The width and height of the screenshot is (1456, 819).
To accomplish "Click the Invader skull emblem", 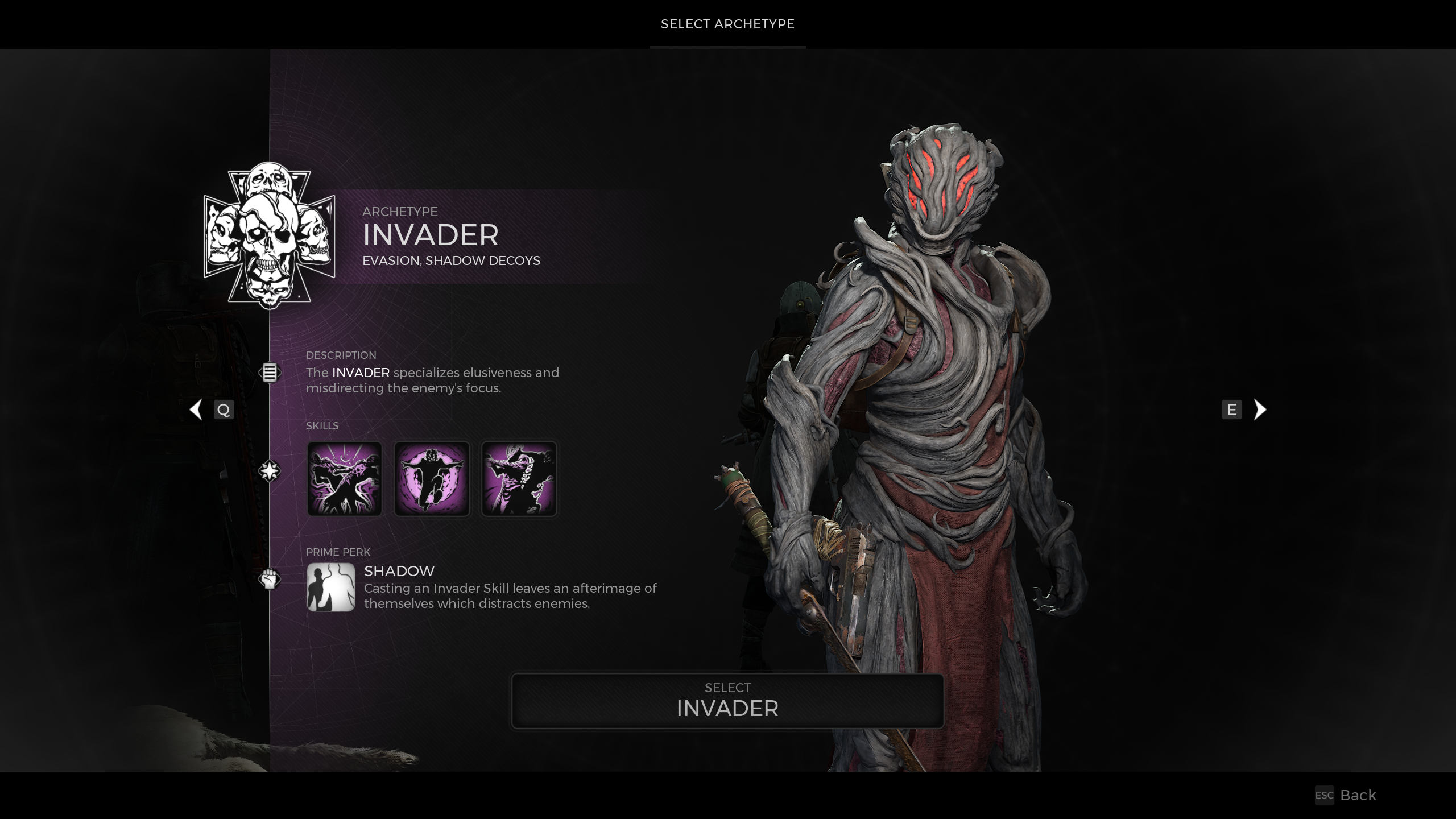I will pyautogui.click(x=269, y=235).
